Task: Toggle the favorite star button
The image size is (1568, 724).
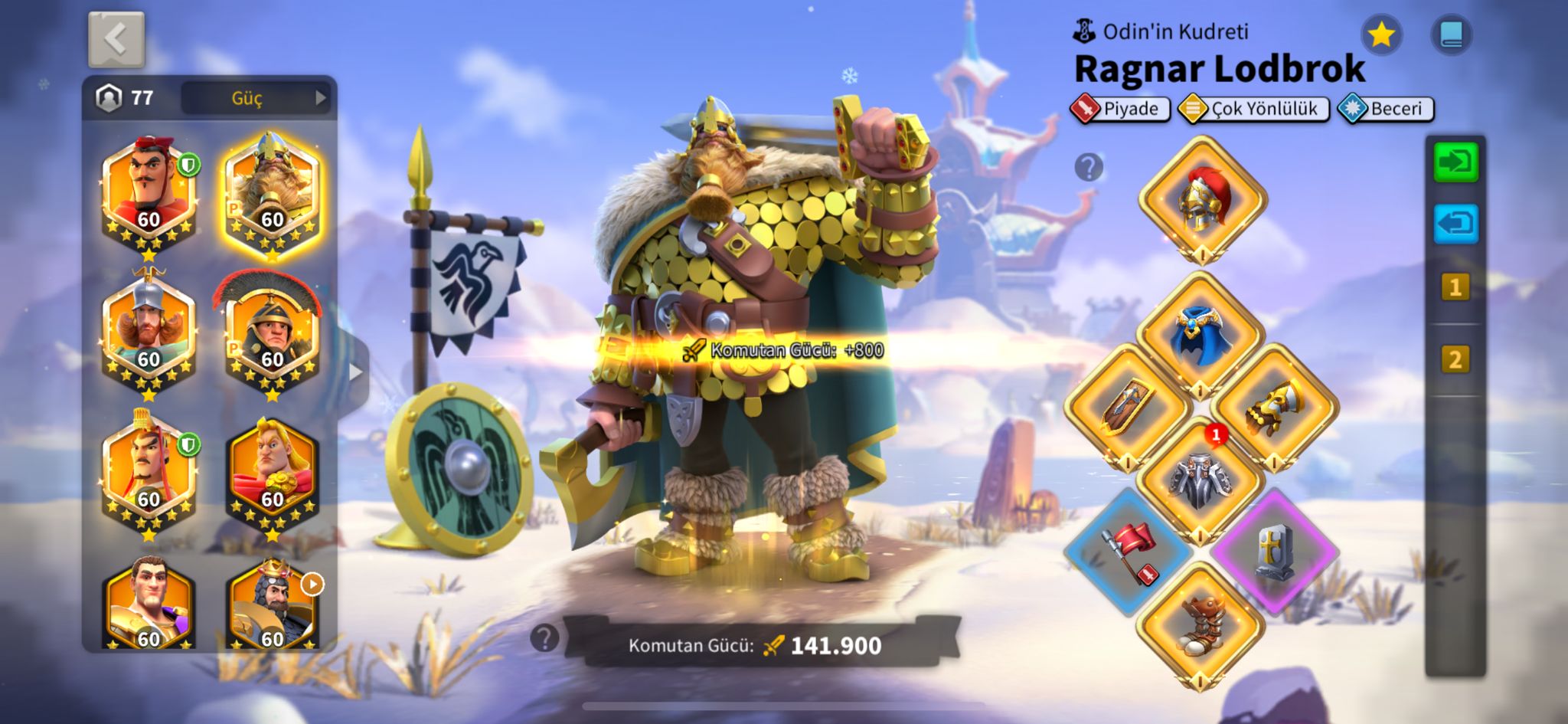Action: [x=1381, y=34]
